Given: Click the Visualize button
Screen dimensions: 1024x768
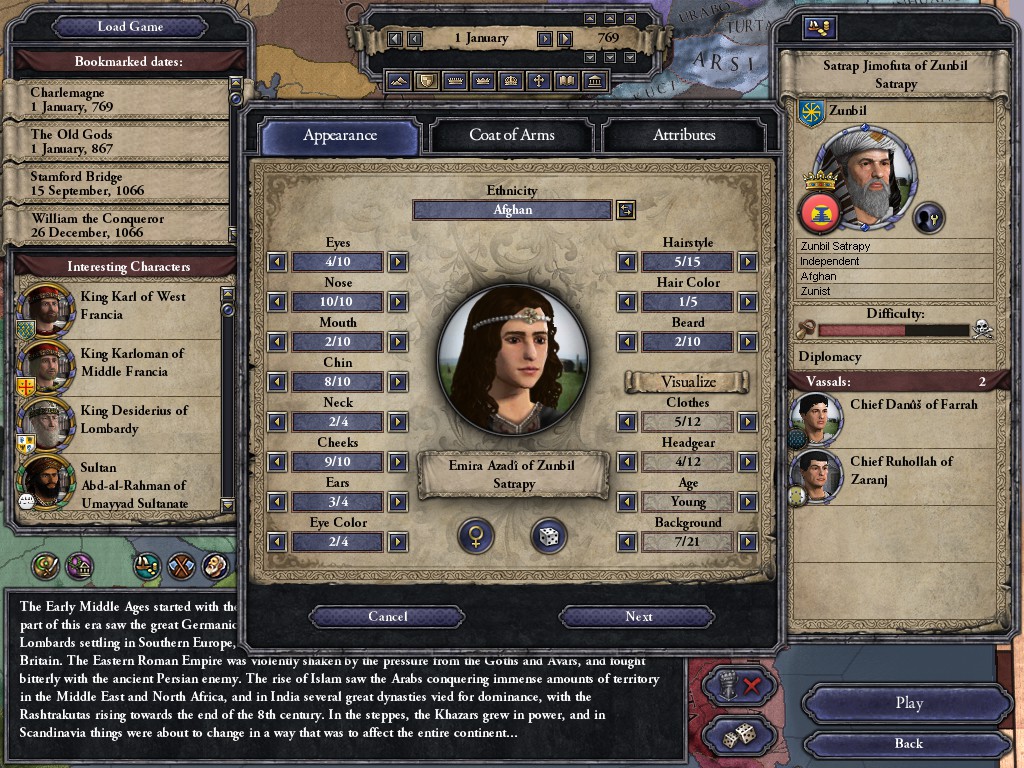Looking at the screenshot, I should pyautogui.click(x=688, y=382).
